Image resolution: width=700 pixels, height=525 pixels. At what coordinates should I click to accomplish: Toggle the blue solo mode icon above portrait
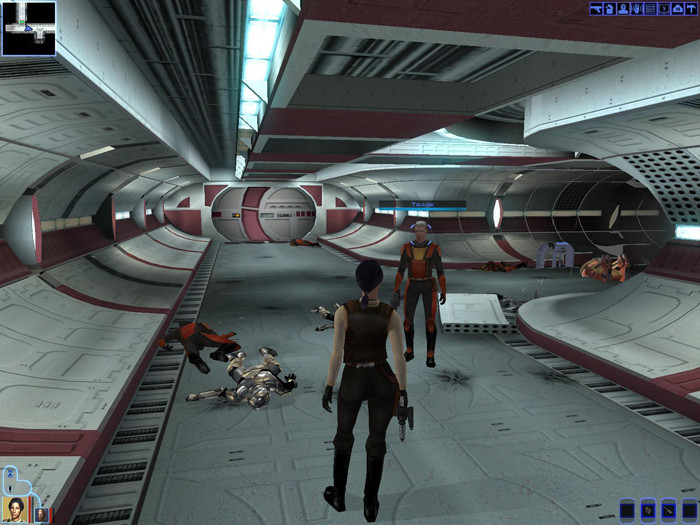click(x=9, y=473)
